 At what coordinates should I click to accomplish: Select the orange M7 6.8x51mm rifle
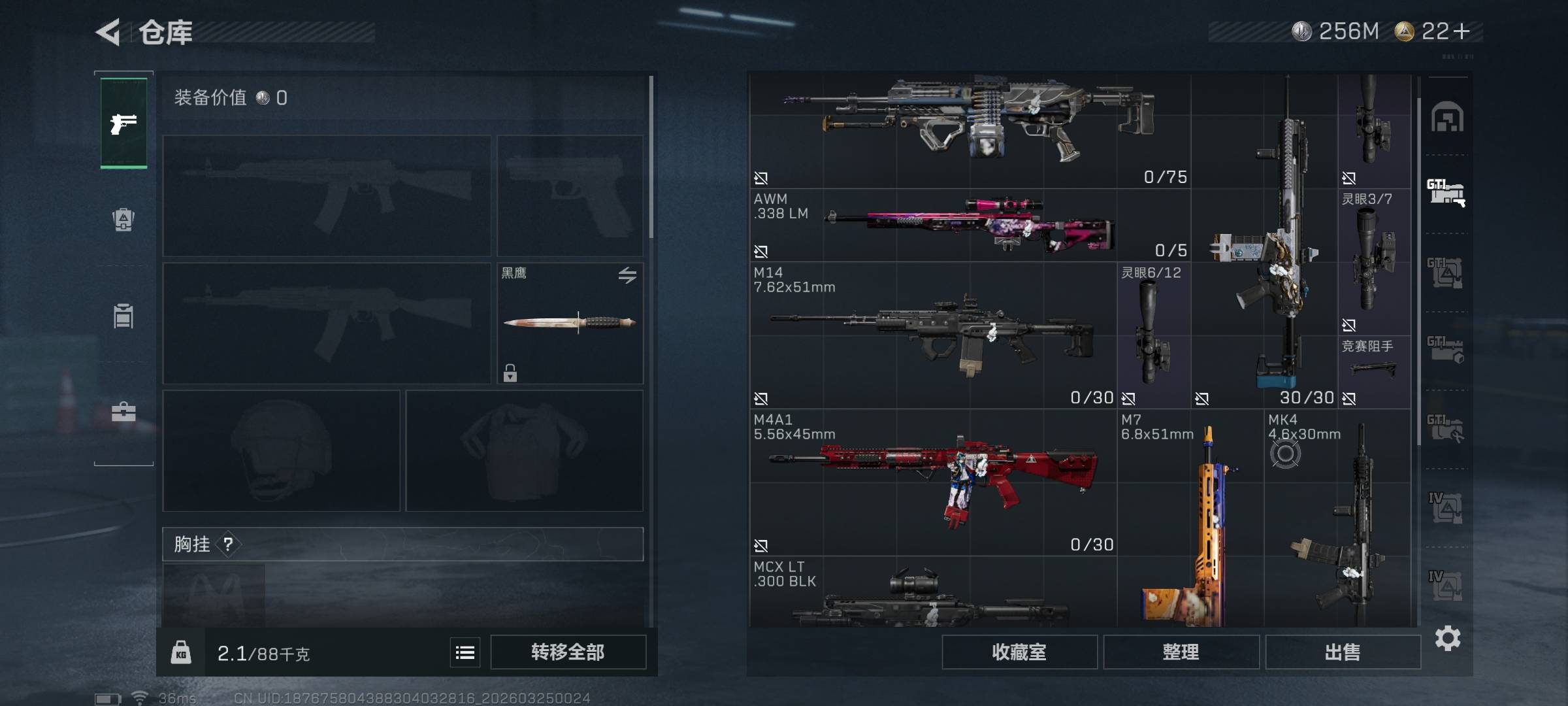click(1190, 523)
